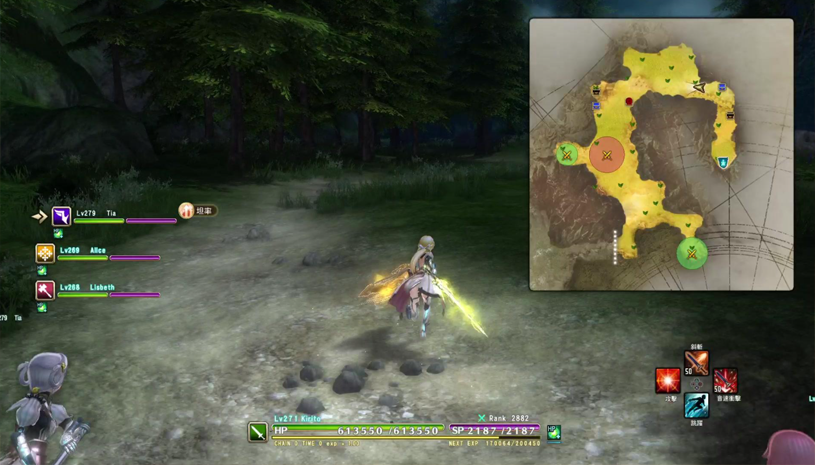Use the 音速衝擊 red sword skill
The width and height of the screenshot is (815, 465).
pos(725,380)
